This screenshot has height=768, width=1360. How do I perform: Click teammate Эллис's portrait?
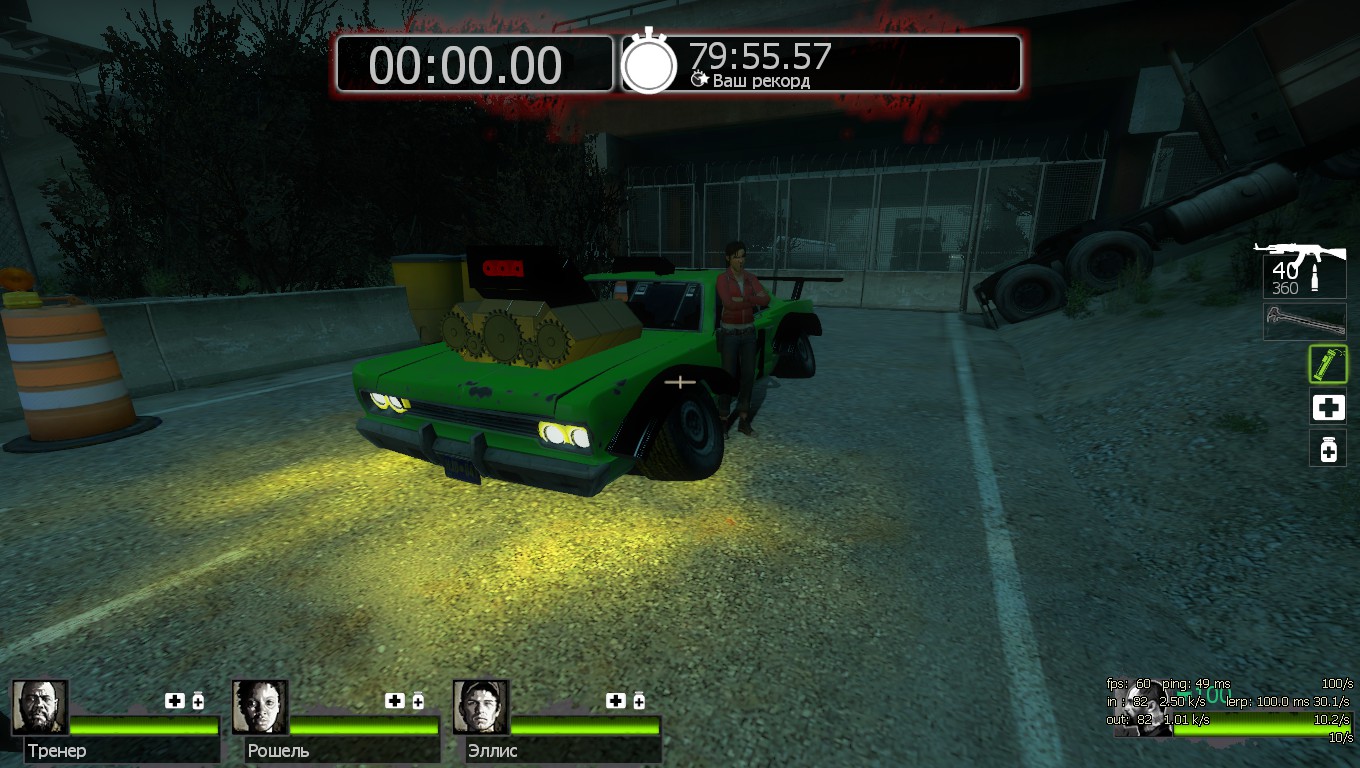pyautogui.click(x=481, y=707)
